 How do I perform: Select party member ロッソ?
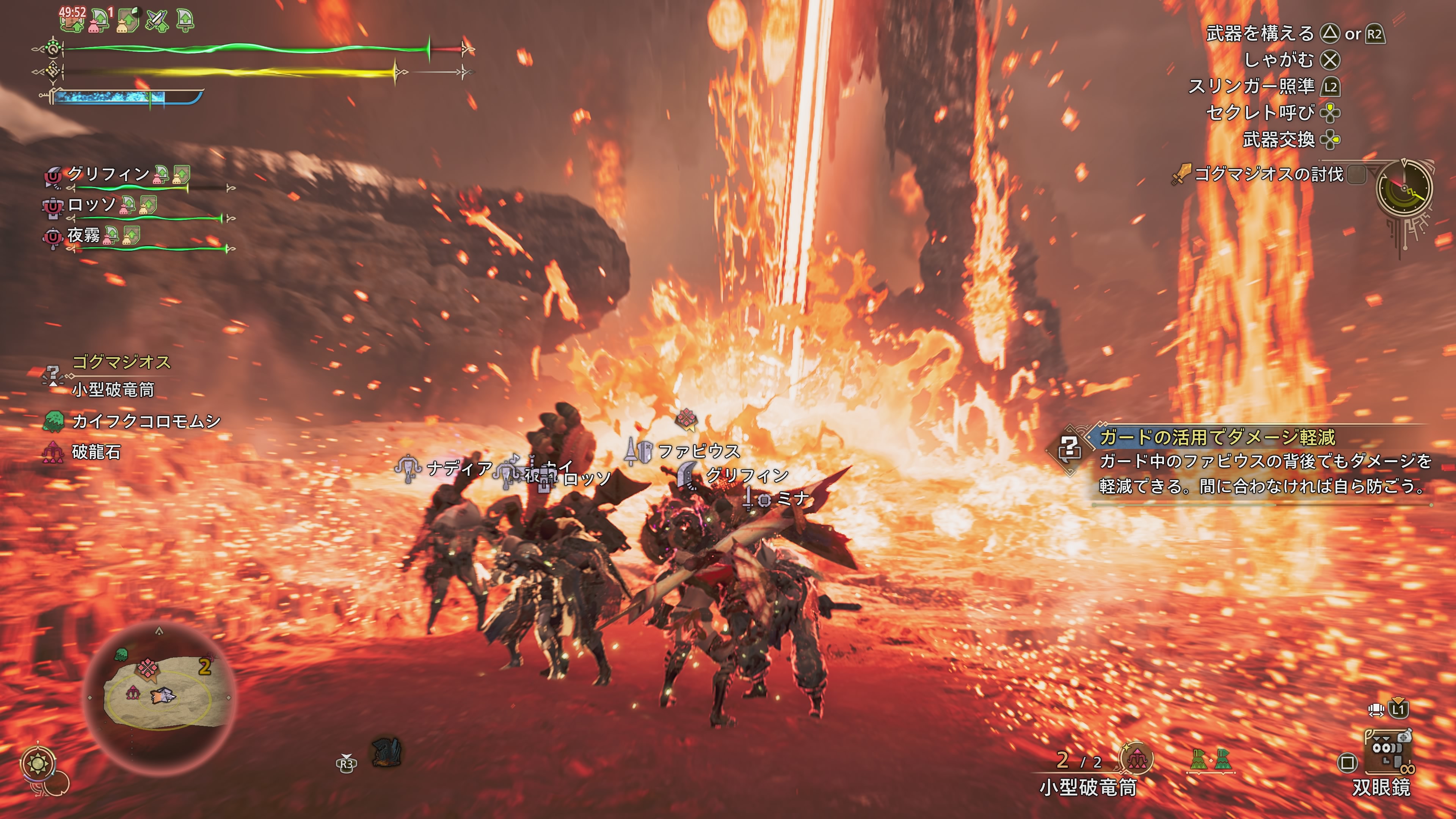point(91,205)
